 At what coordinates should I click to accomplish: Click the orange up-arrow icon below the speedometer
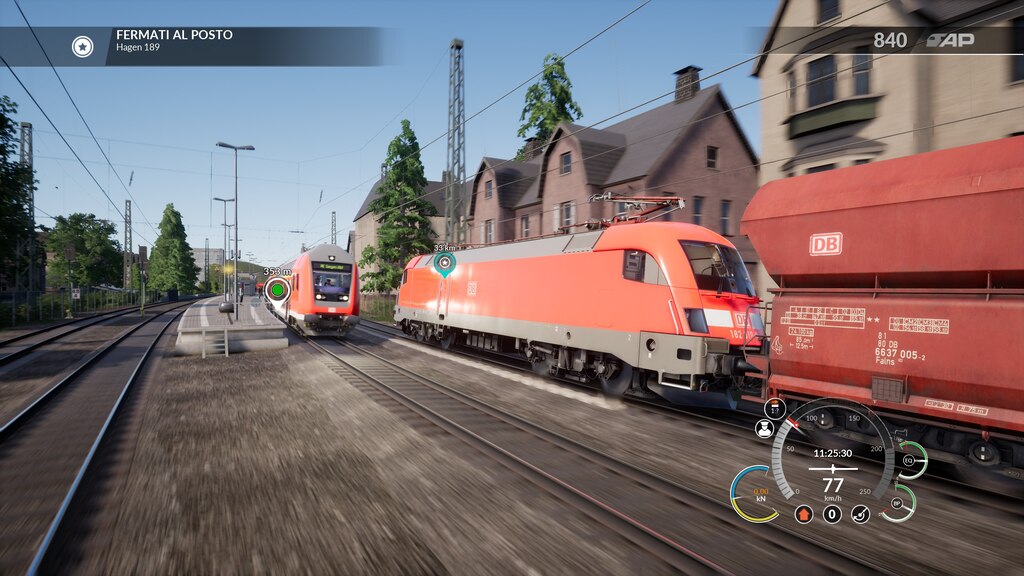click(x=803, y=514)
